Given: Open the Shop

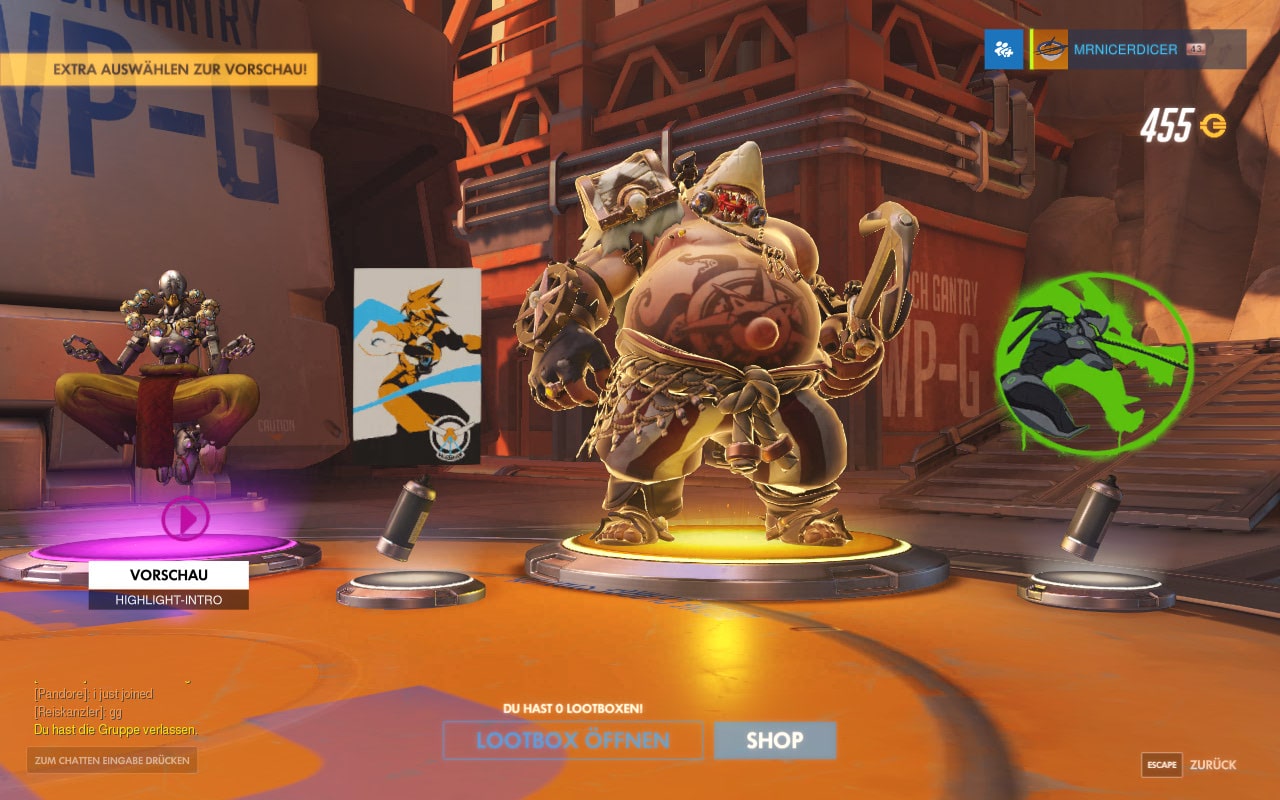Looking at the screenshot, I should pyautogui.click(x=774, y=741).
